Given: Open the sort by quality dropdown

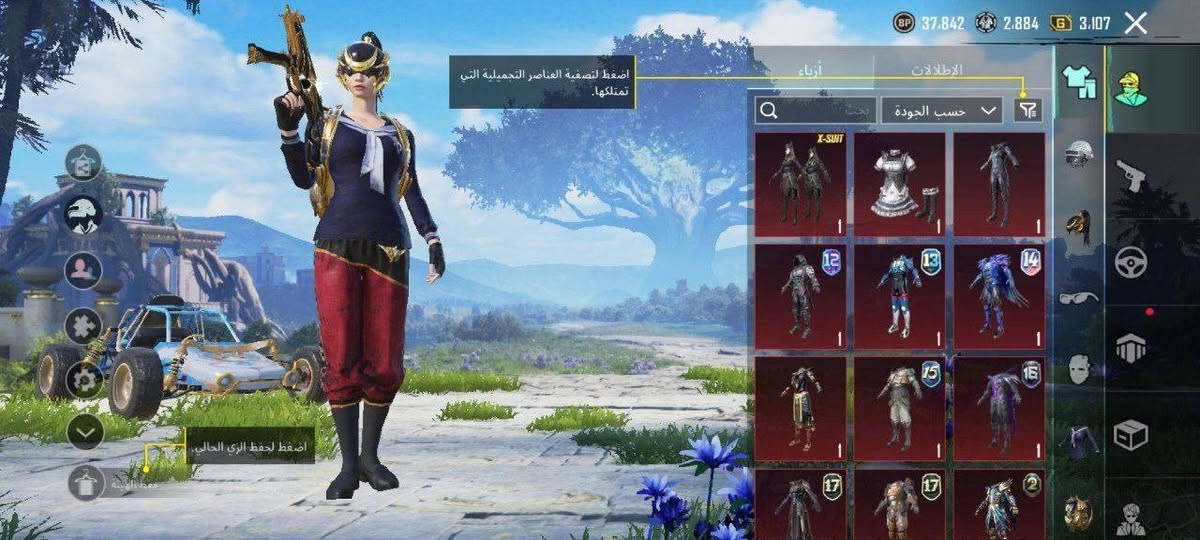Looking at the screenshot, I should [941, 110].
